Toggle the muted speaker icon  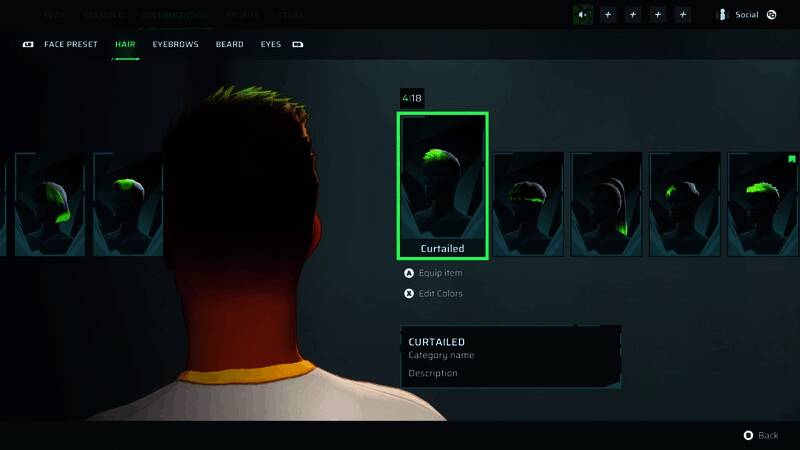coord(582,15)
